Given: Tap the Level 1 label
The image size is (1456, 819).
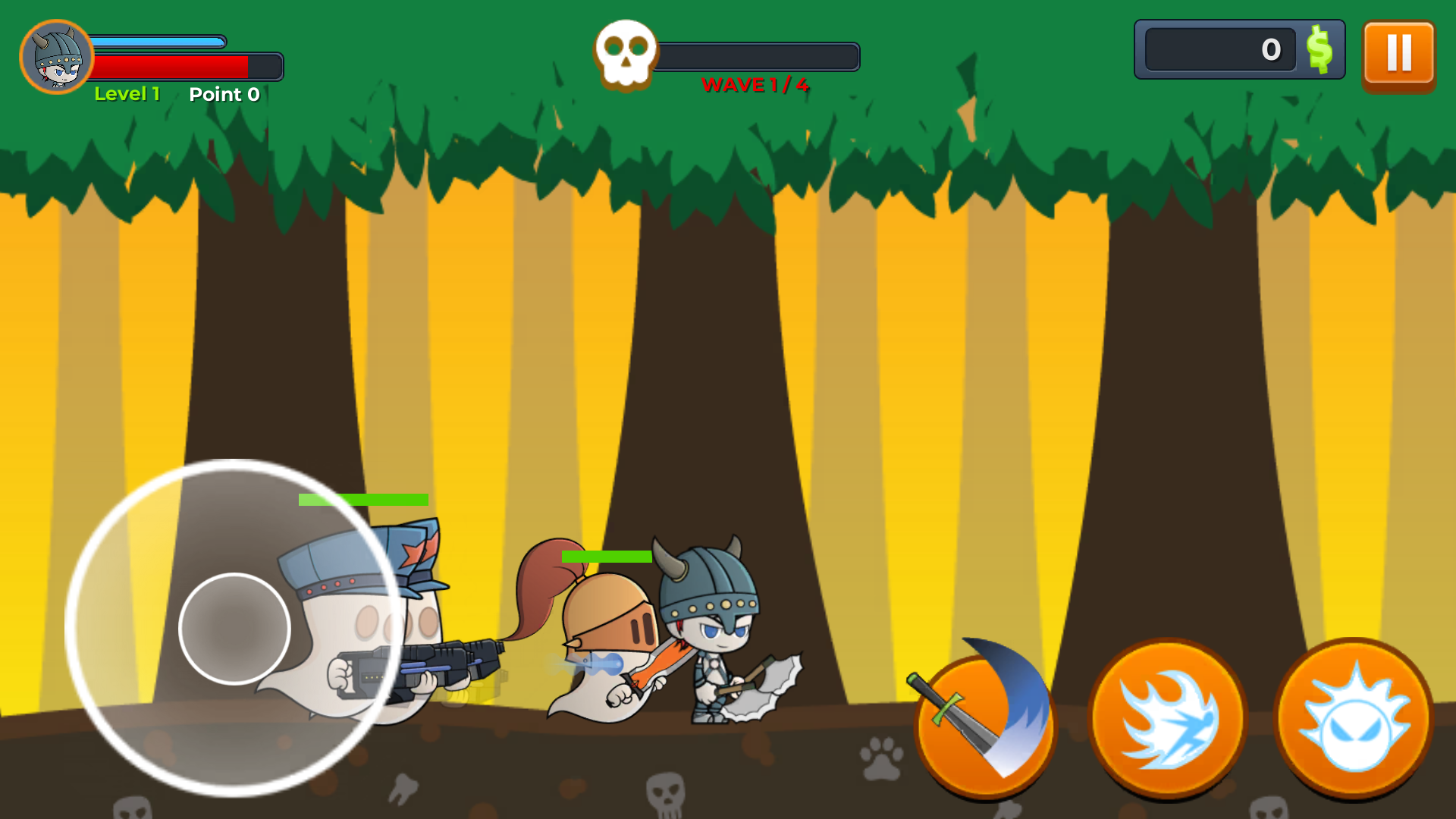Looking at the screenshot, I should [127, 94].
